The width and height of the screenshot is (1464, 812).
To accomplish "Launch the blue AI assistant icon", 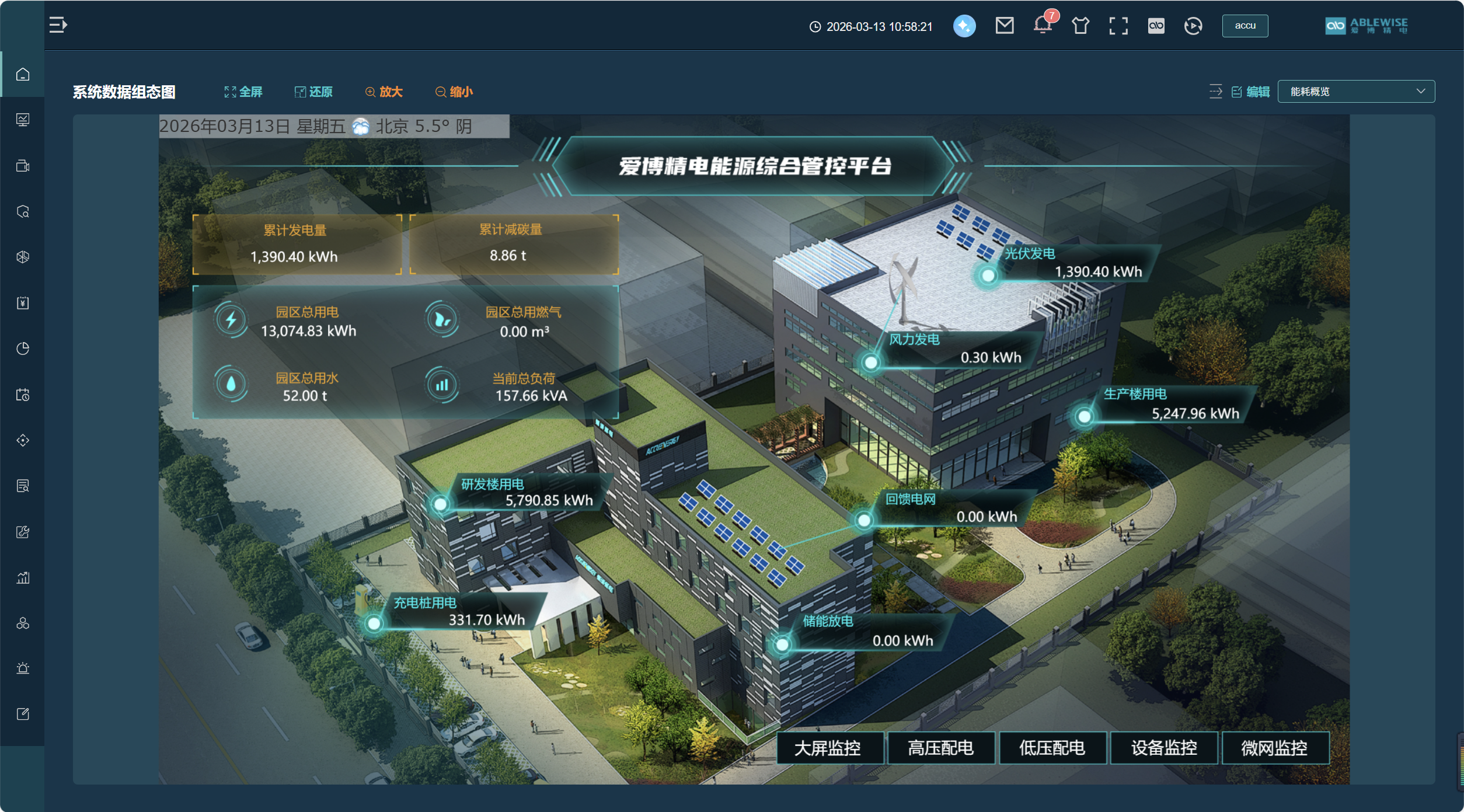I will tap(964, 26).
